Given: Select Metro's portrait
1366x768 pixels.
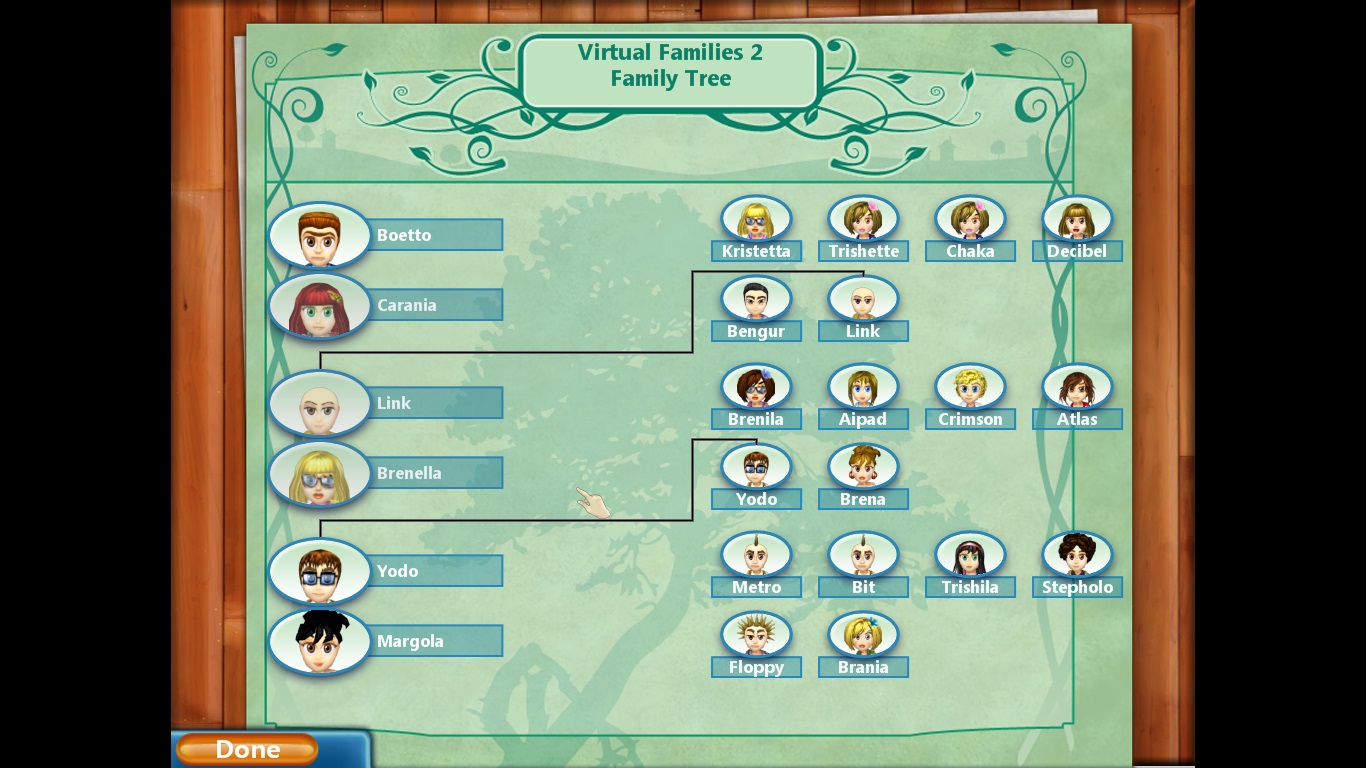Looking at the screenshot, I should 756,555.
